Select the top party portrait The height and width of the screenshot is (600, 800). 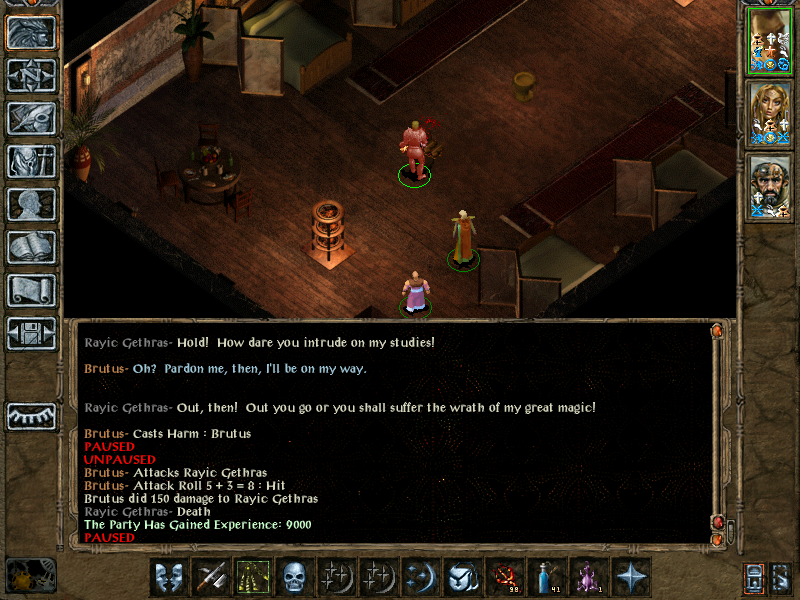[769, 40]
